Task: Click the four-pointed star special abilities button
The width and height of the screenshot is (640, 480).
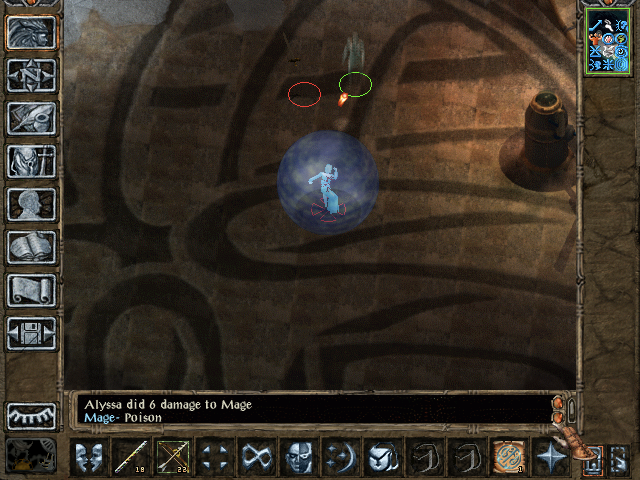Action: (551, 458)
